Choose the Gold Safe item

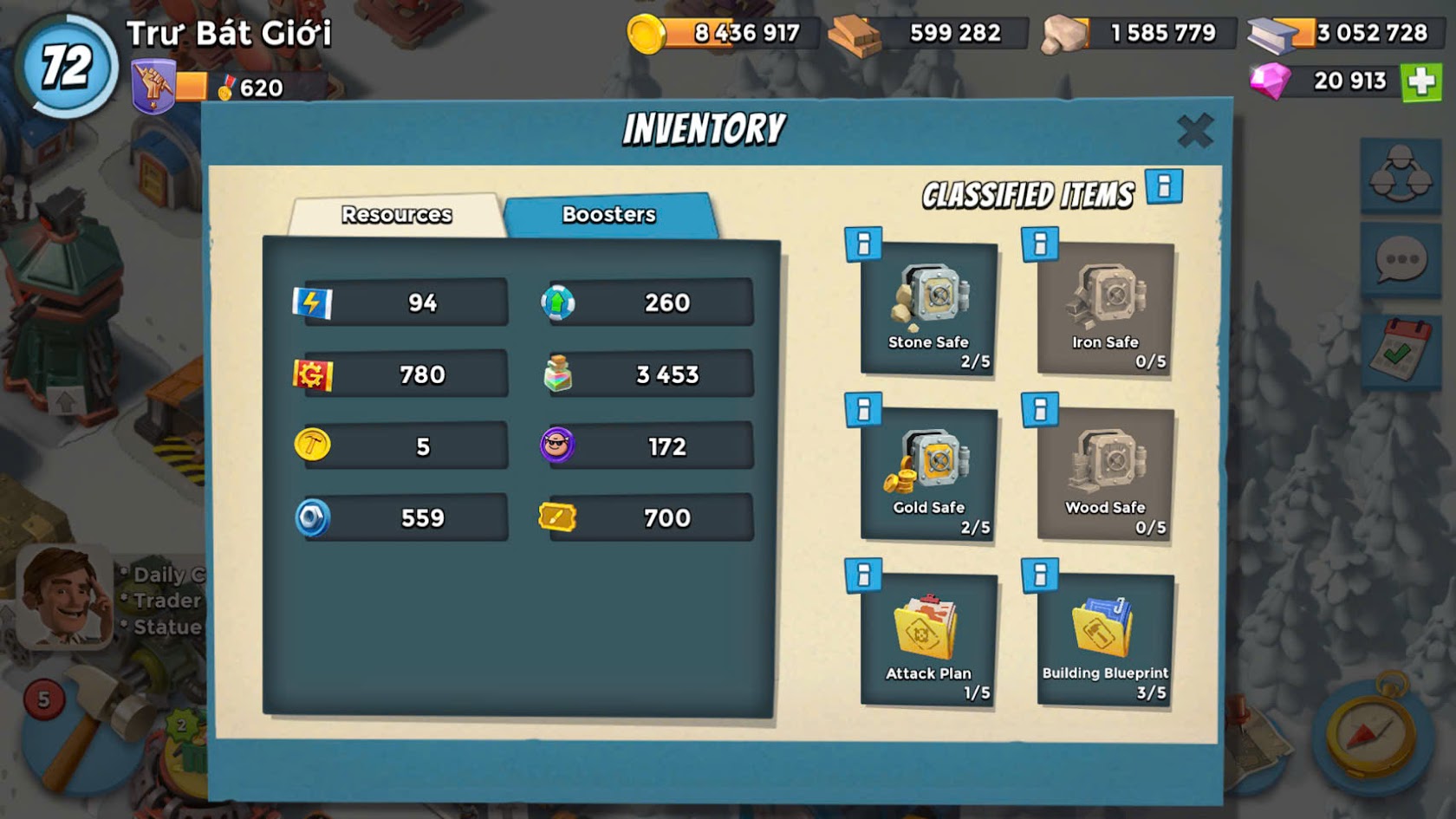[928, 474]
